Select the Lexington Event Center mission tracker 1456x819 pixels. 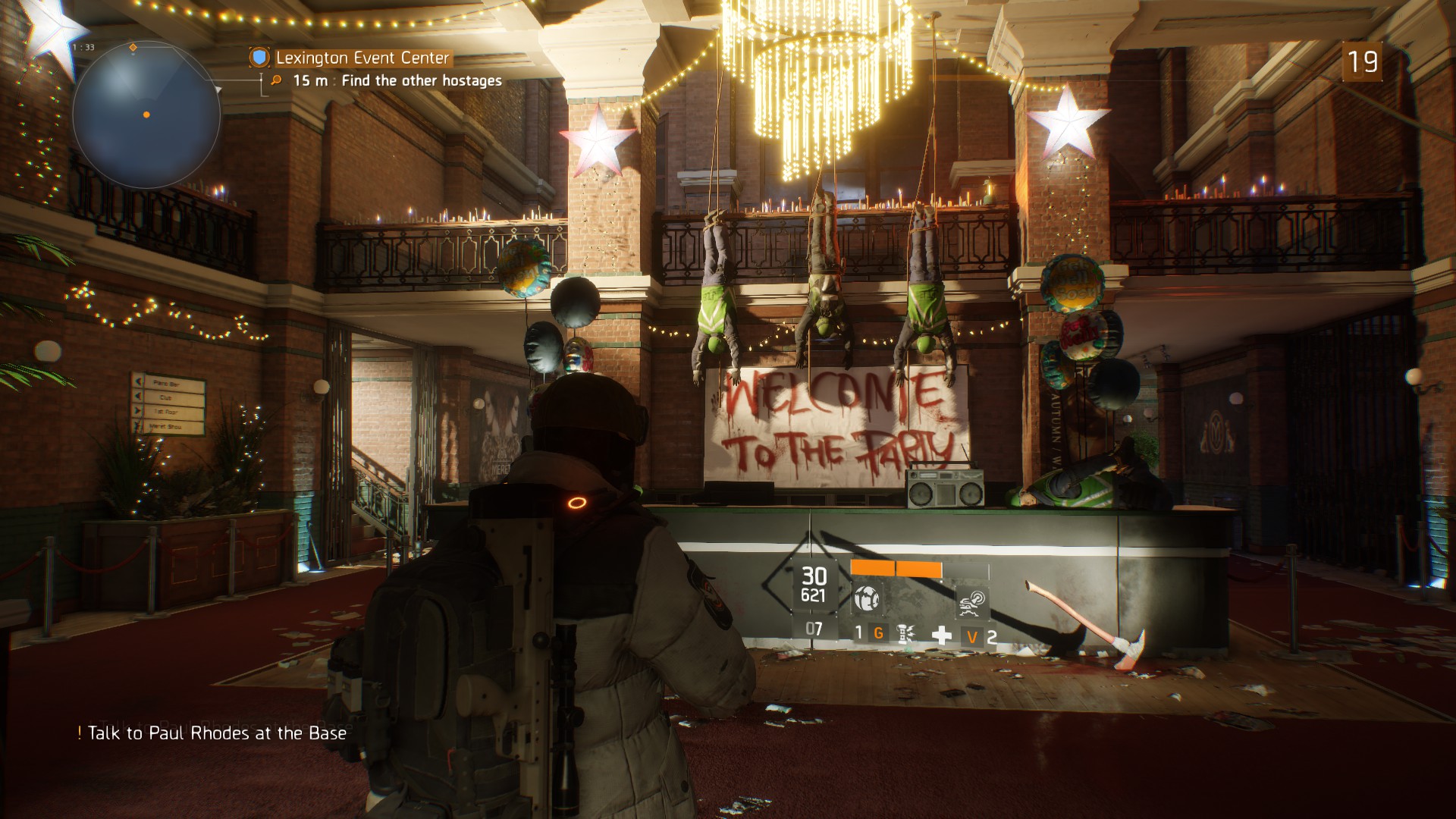point(362,58)
